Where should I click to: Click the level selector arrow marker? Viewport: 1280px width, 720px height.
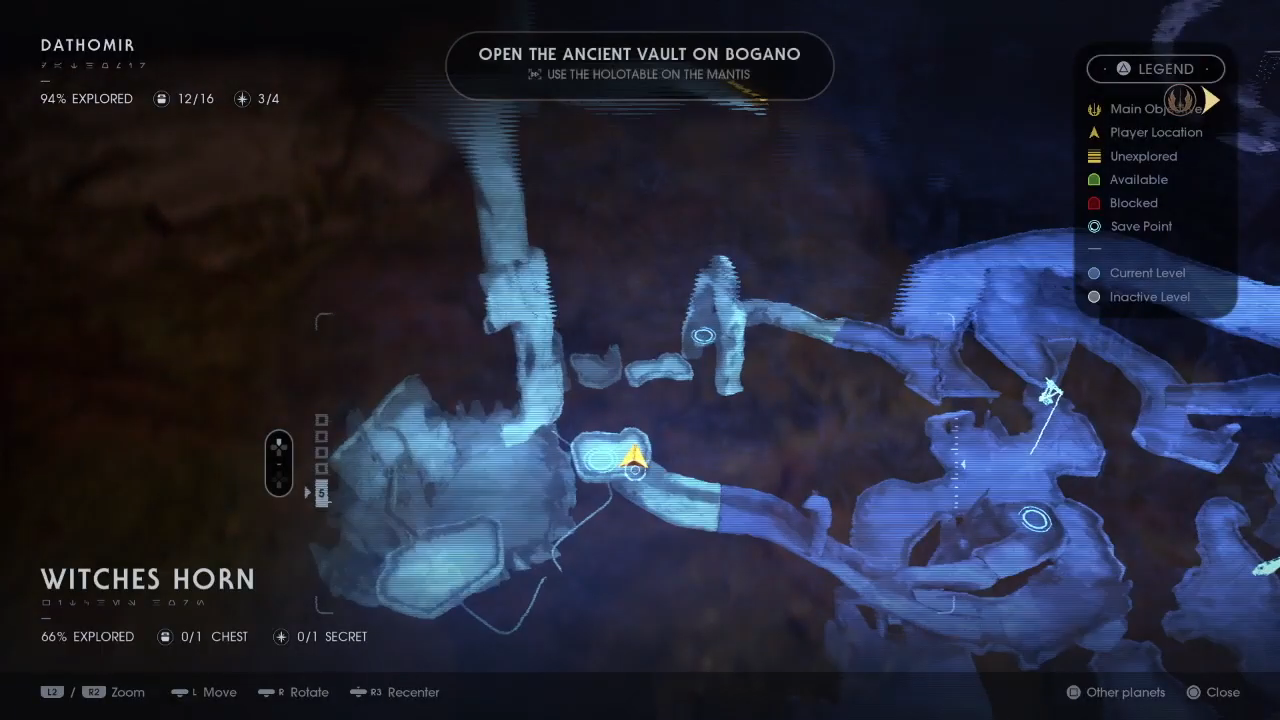308,492
